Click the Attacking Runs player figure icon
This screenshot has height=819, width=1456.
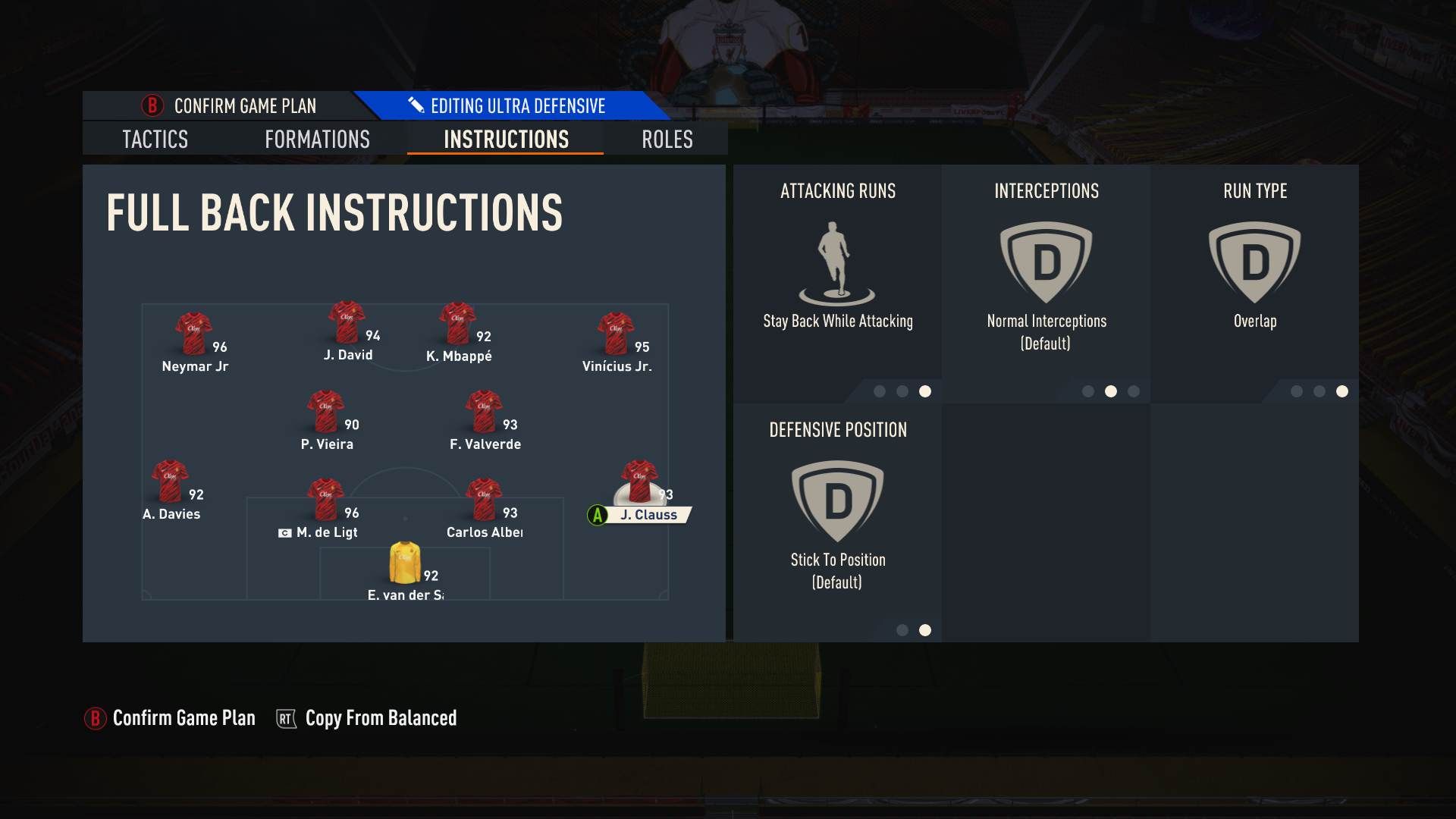point(837,258)
